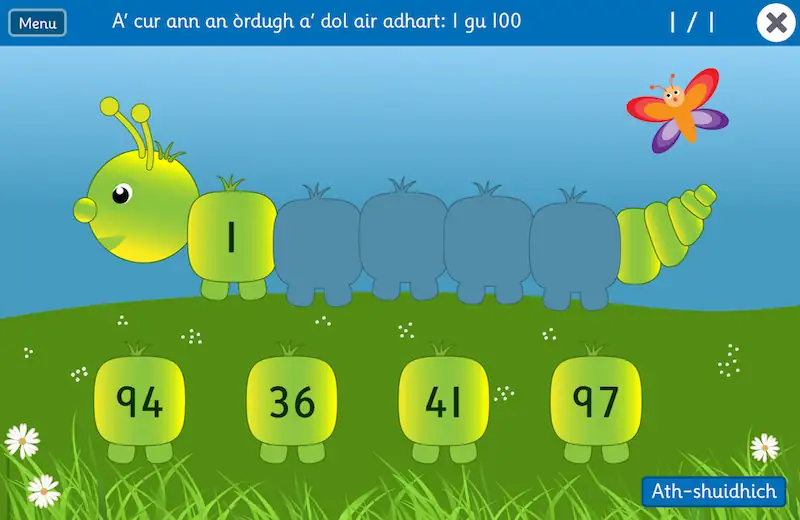Click the Ath-shuidhich reset button

point(713,491)
